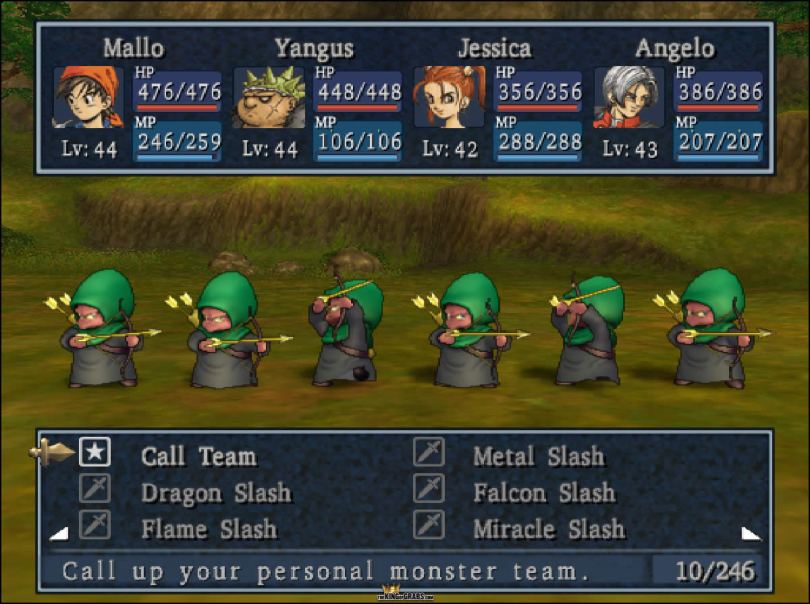Select Jessica's character portrait
This screenshot has height=604, width=810.
[449, 97]
